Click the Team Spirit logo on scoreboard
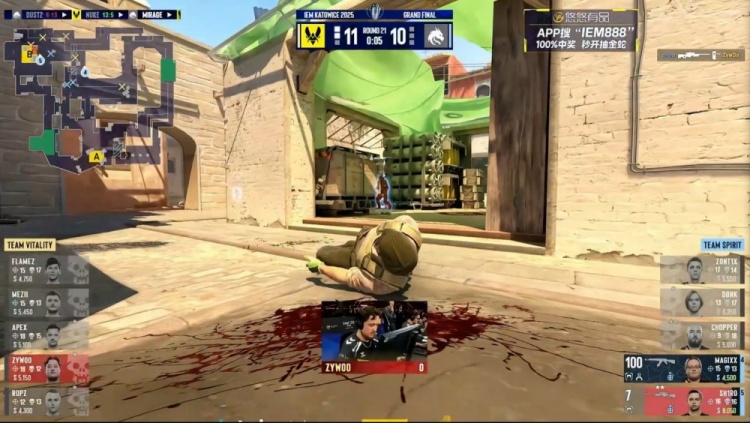Image resolution: width=750 pixels, height=423 pixels. [438, 37]
